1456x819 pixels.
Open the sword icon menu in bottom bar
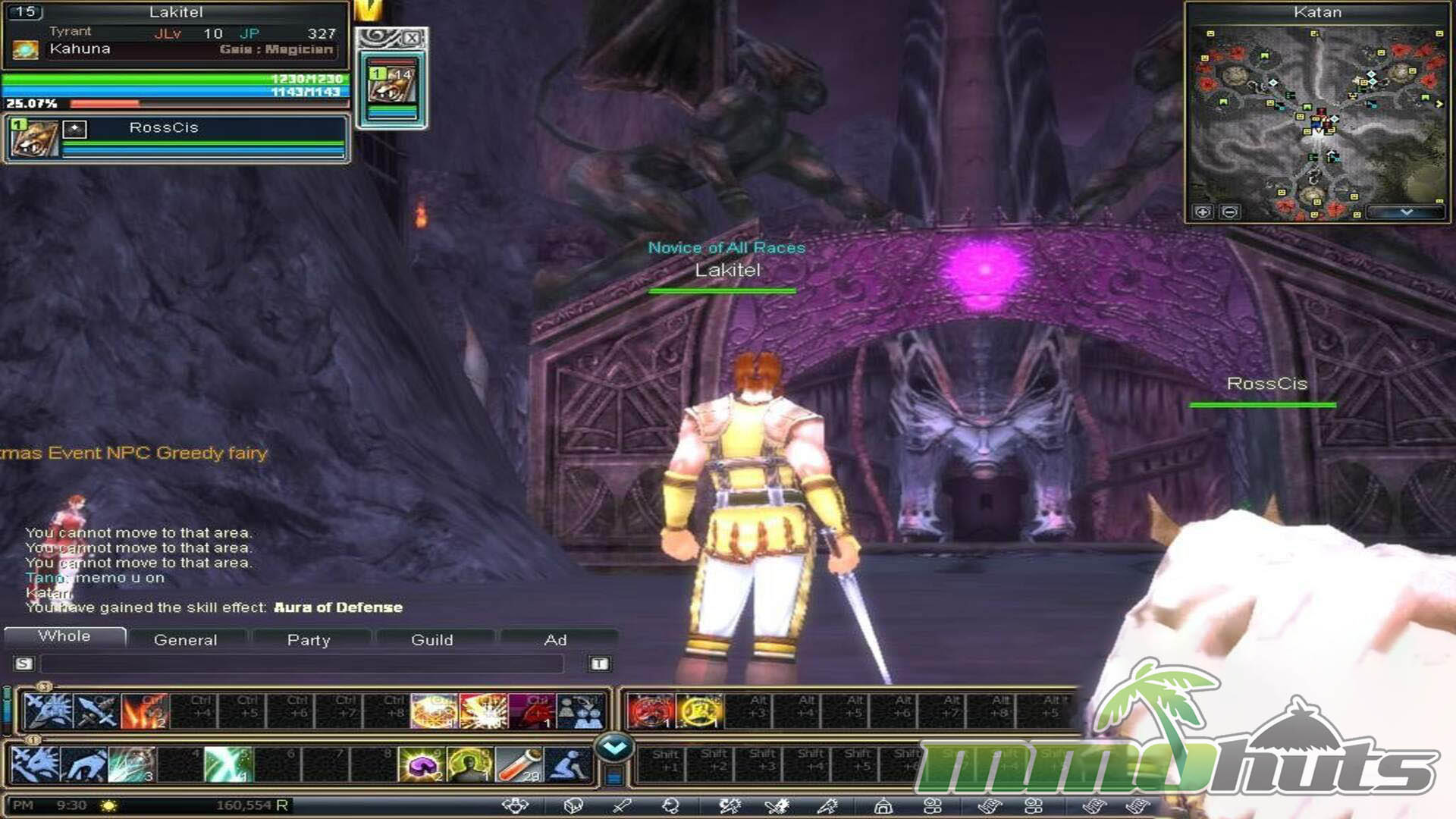click(x=622, y=805)
